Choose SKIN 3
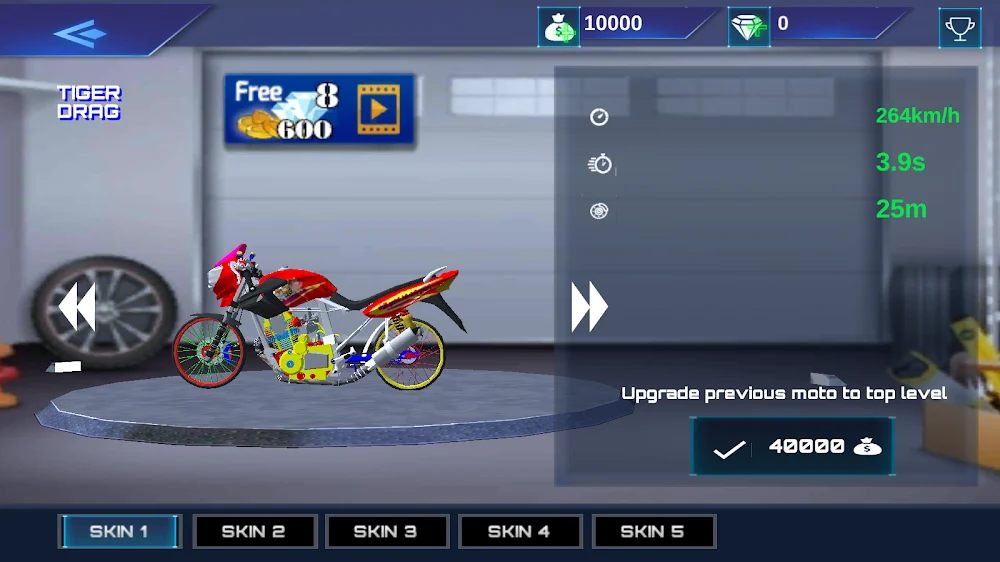Screen dimensions: 1000x562 [x=387, y=531]
